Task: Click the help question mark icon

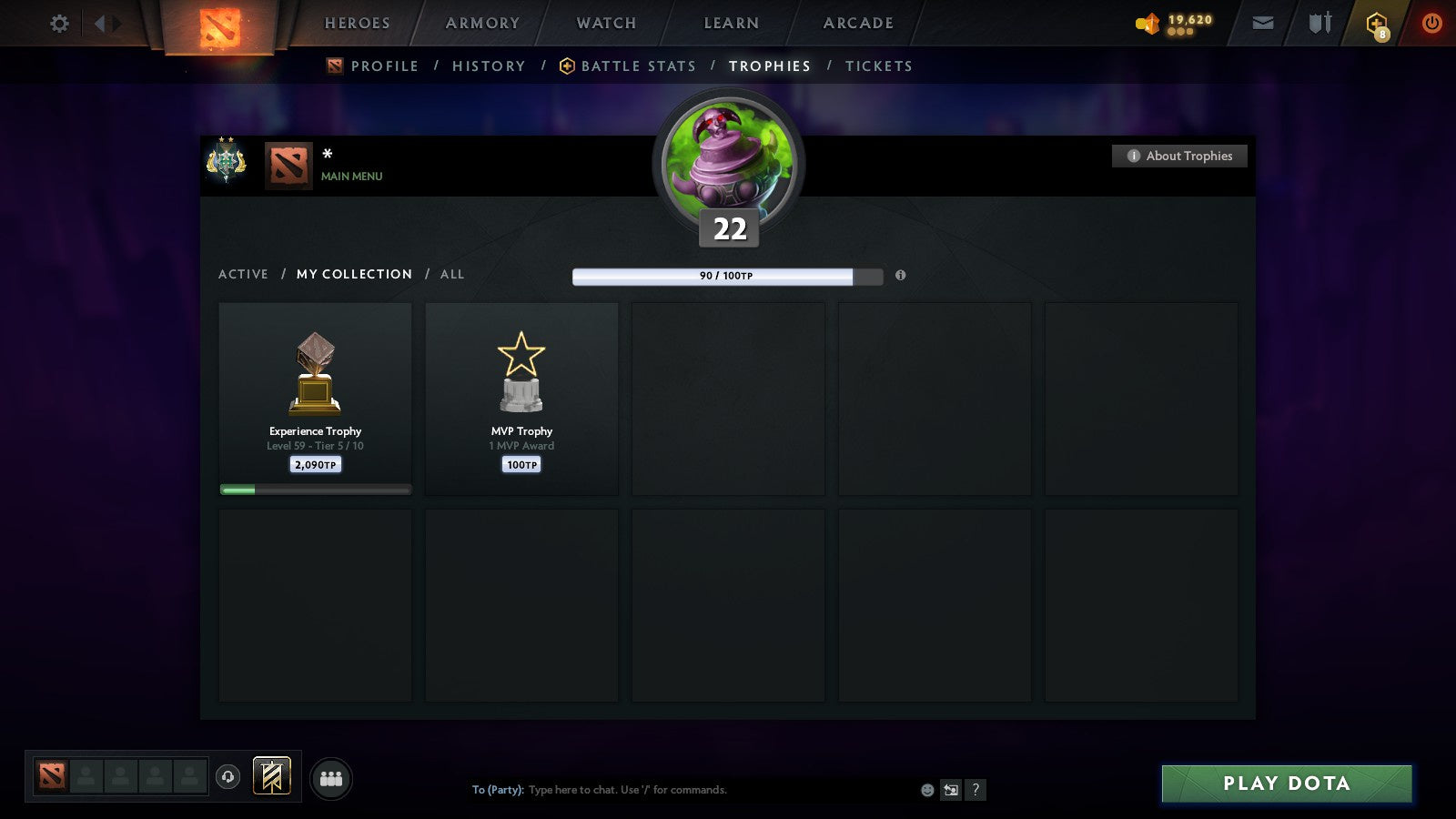Action: 976,790
